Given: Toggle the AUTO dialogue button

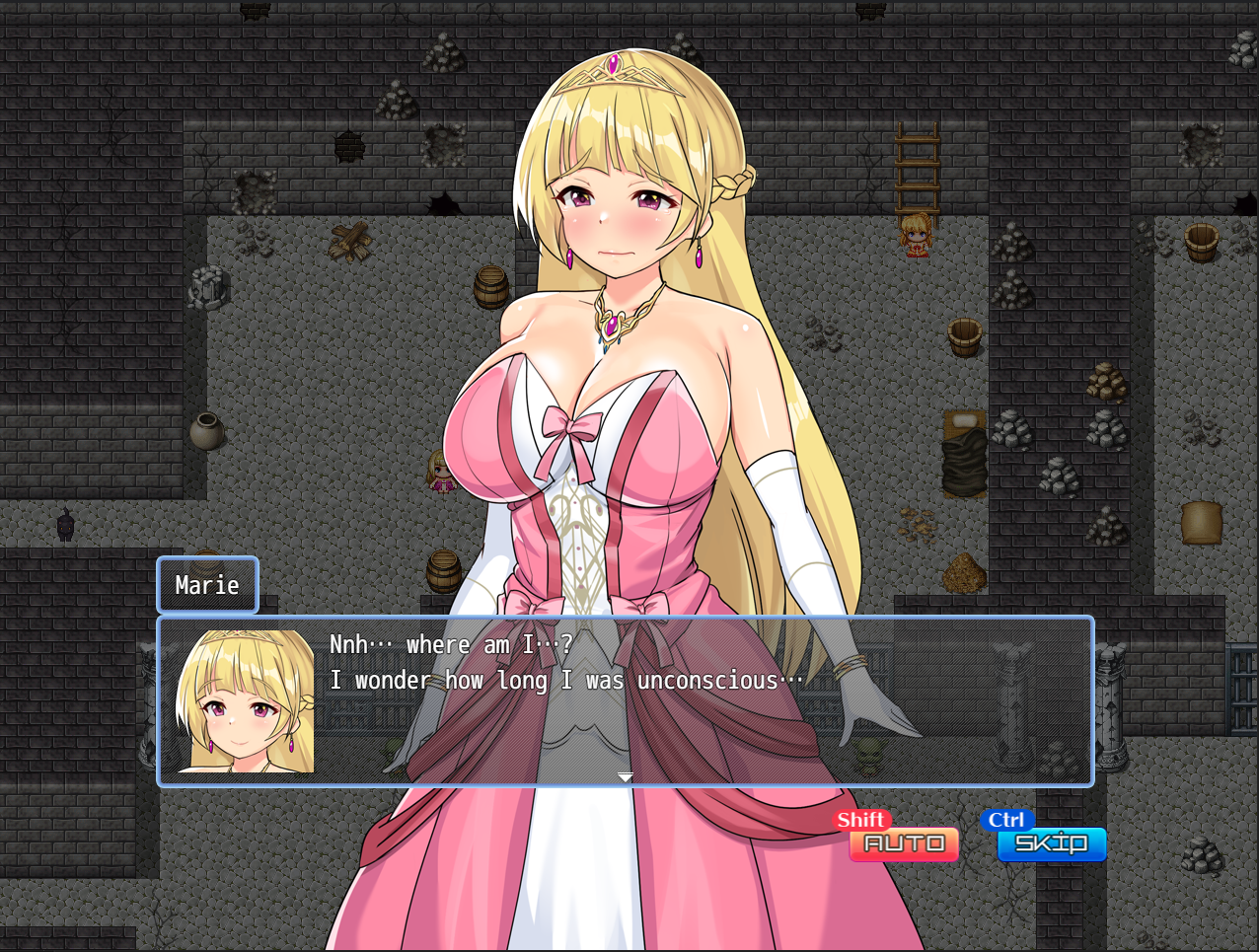Looking at the screenshot, I should (x=904, y=843).
